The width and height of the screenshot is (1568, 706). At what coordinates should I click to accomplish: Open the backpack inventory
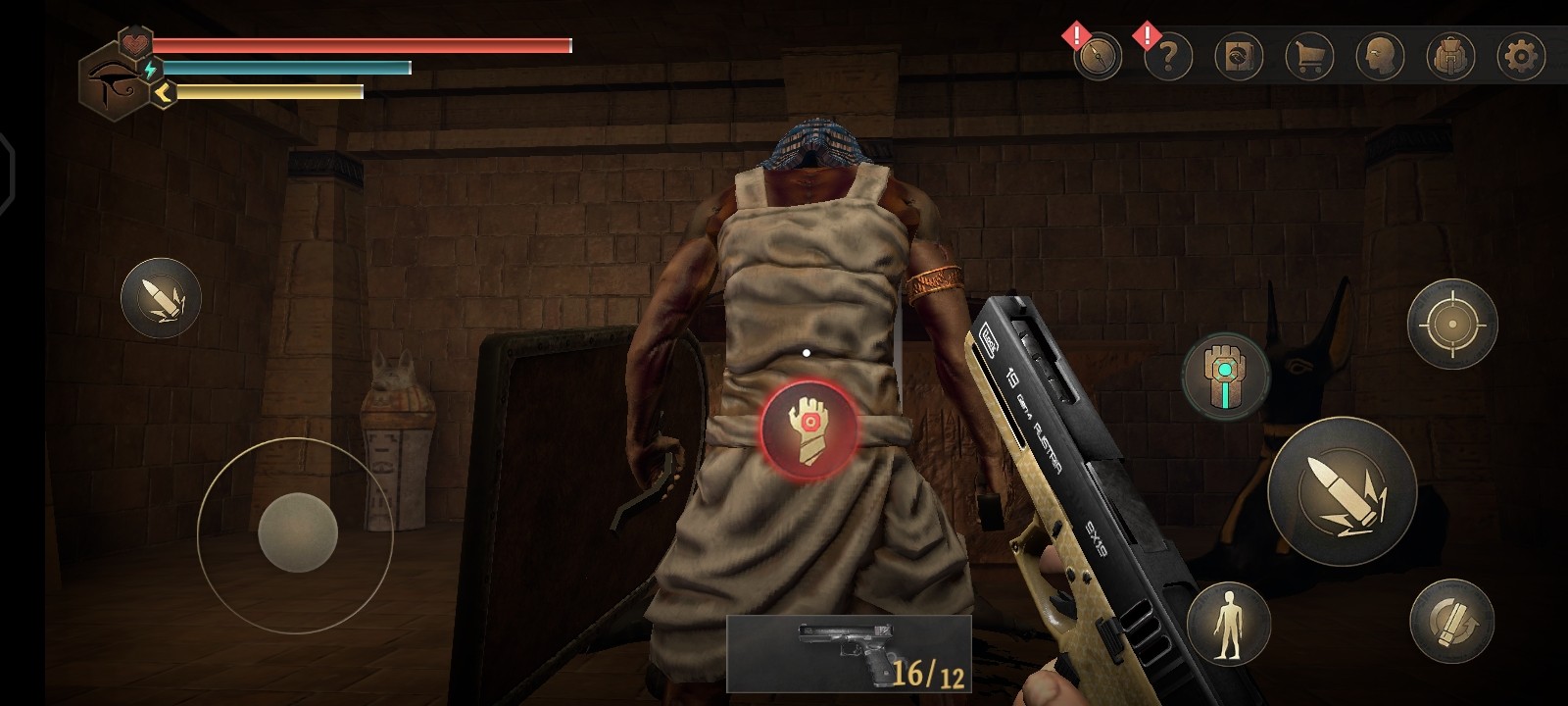1450,57
